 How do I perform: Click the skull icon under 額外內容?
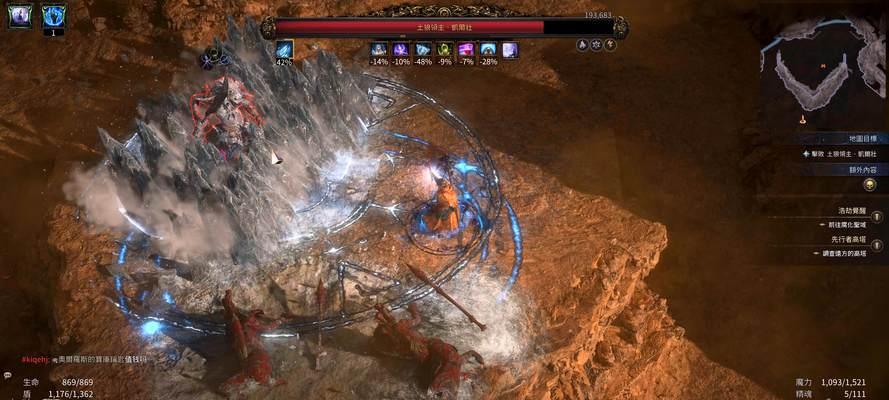coord(869,185)
